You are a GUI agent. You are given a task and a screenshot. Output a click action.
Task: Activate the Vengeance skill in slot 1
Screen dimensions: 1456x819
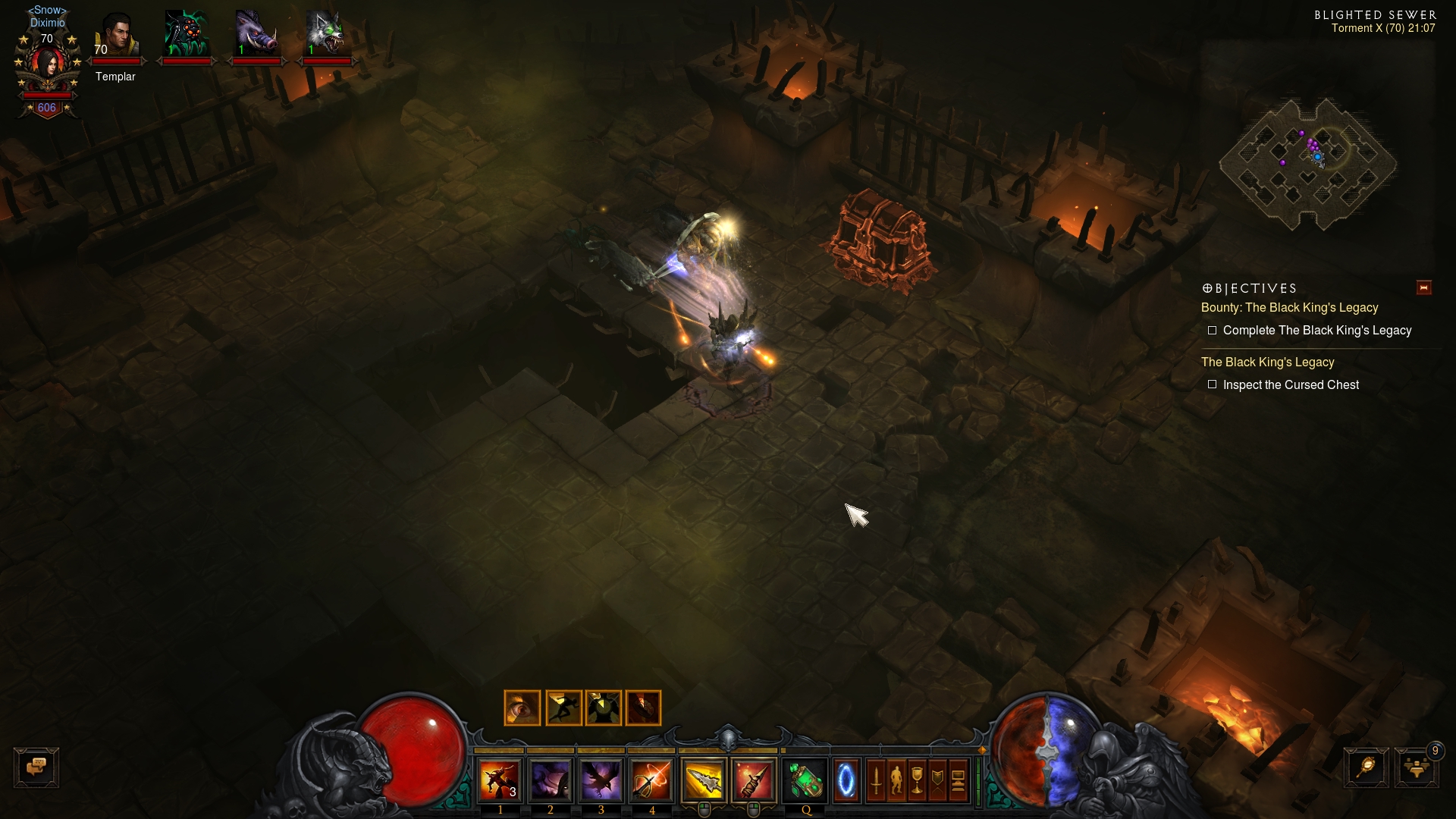pyautogui.click(x=500, y=780)
